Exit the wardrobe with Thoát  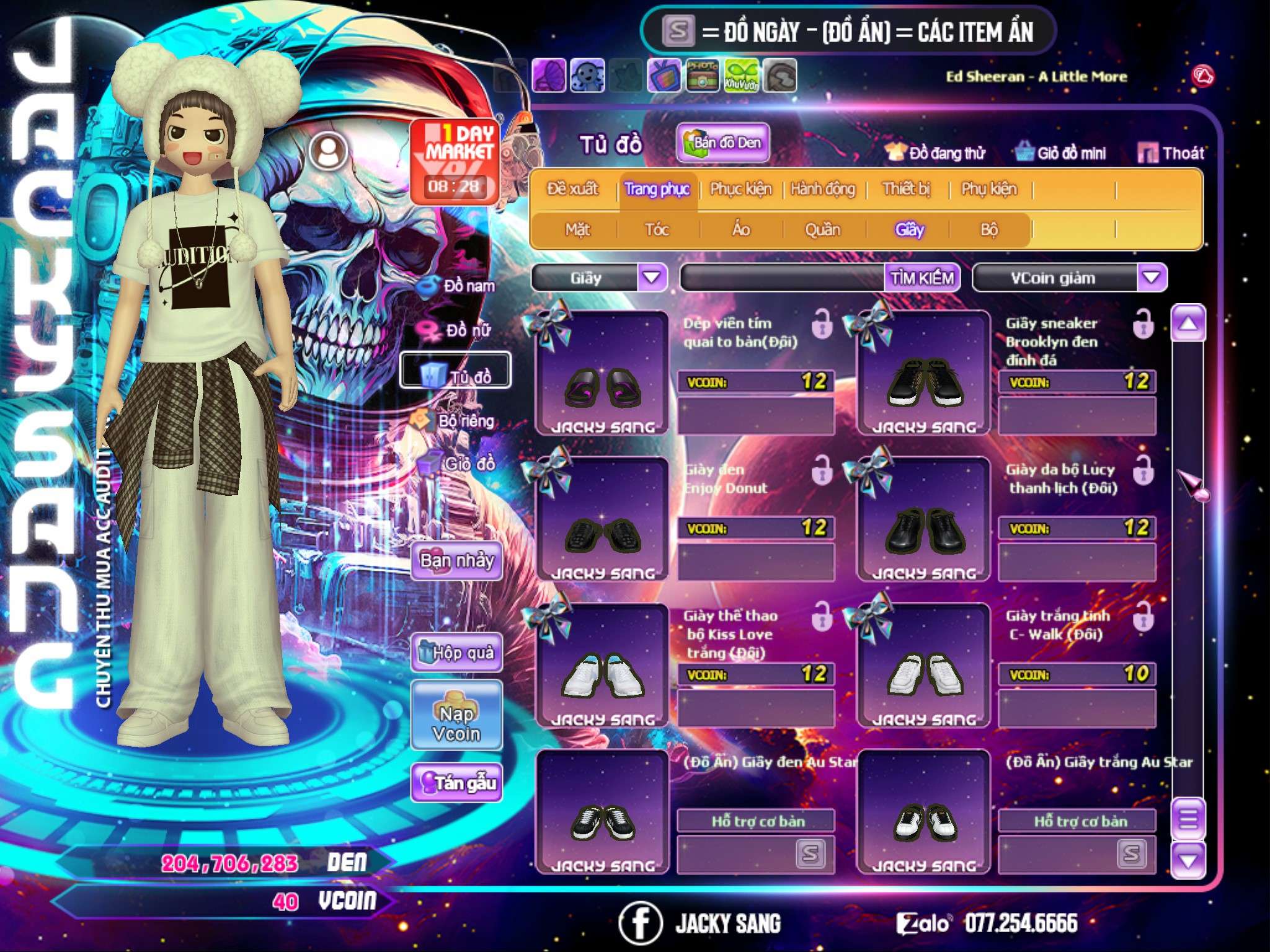coord(1171,152)
